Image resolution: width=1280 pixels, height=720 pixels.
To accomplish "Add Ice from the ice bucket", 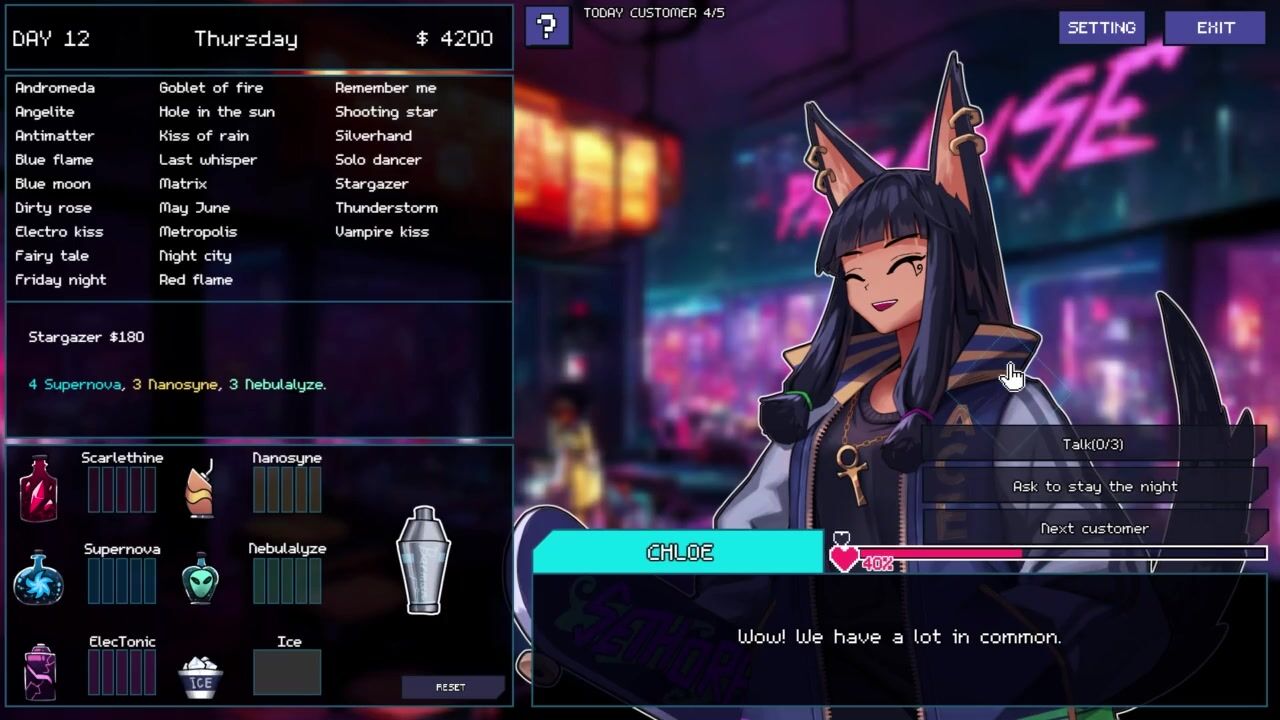I will click(x=200, y=676).
